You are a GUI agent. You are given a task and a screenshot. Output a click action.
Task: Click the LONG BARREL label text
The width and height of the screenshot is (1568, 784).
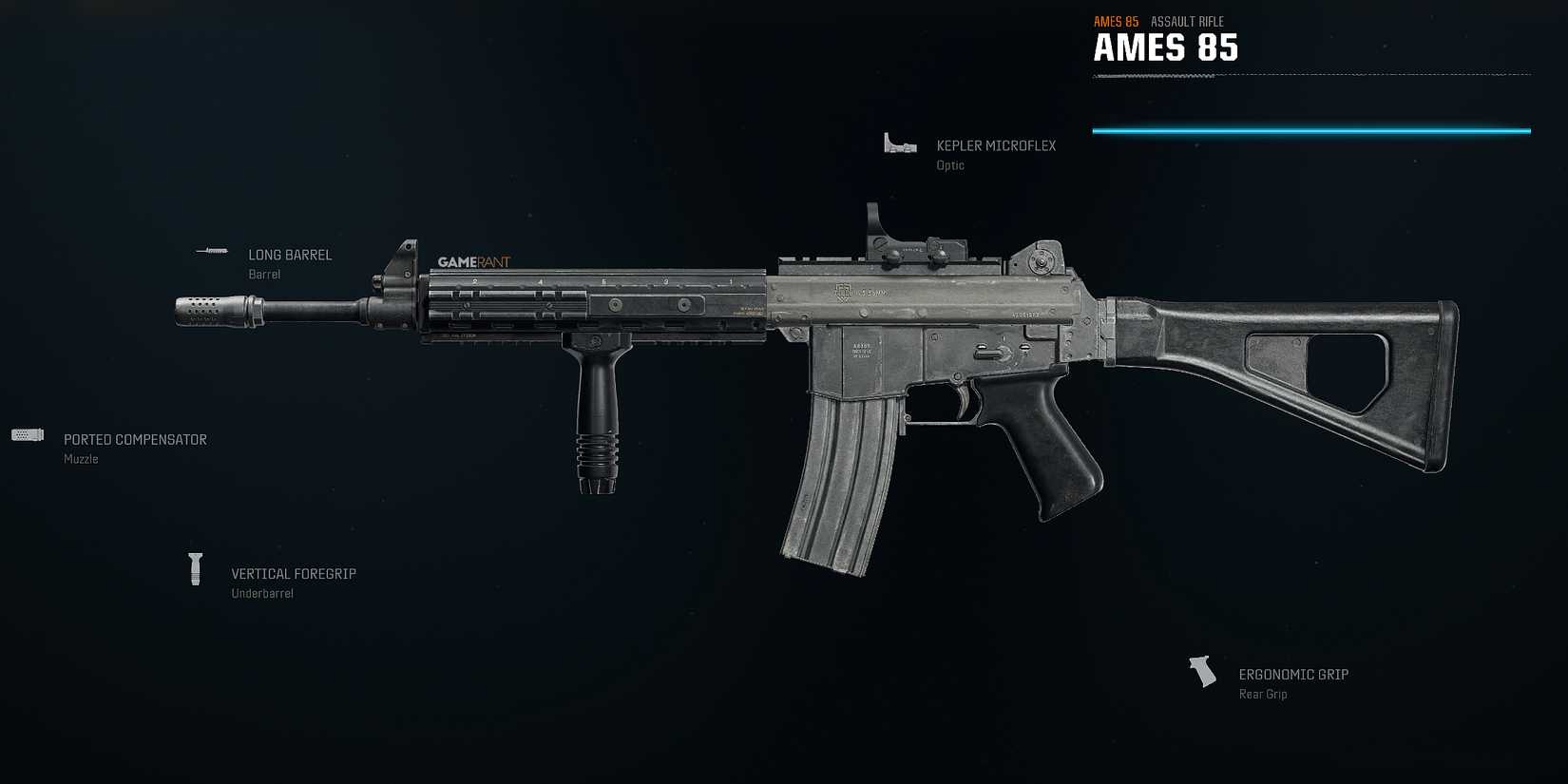point(290,255)
